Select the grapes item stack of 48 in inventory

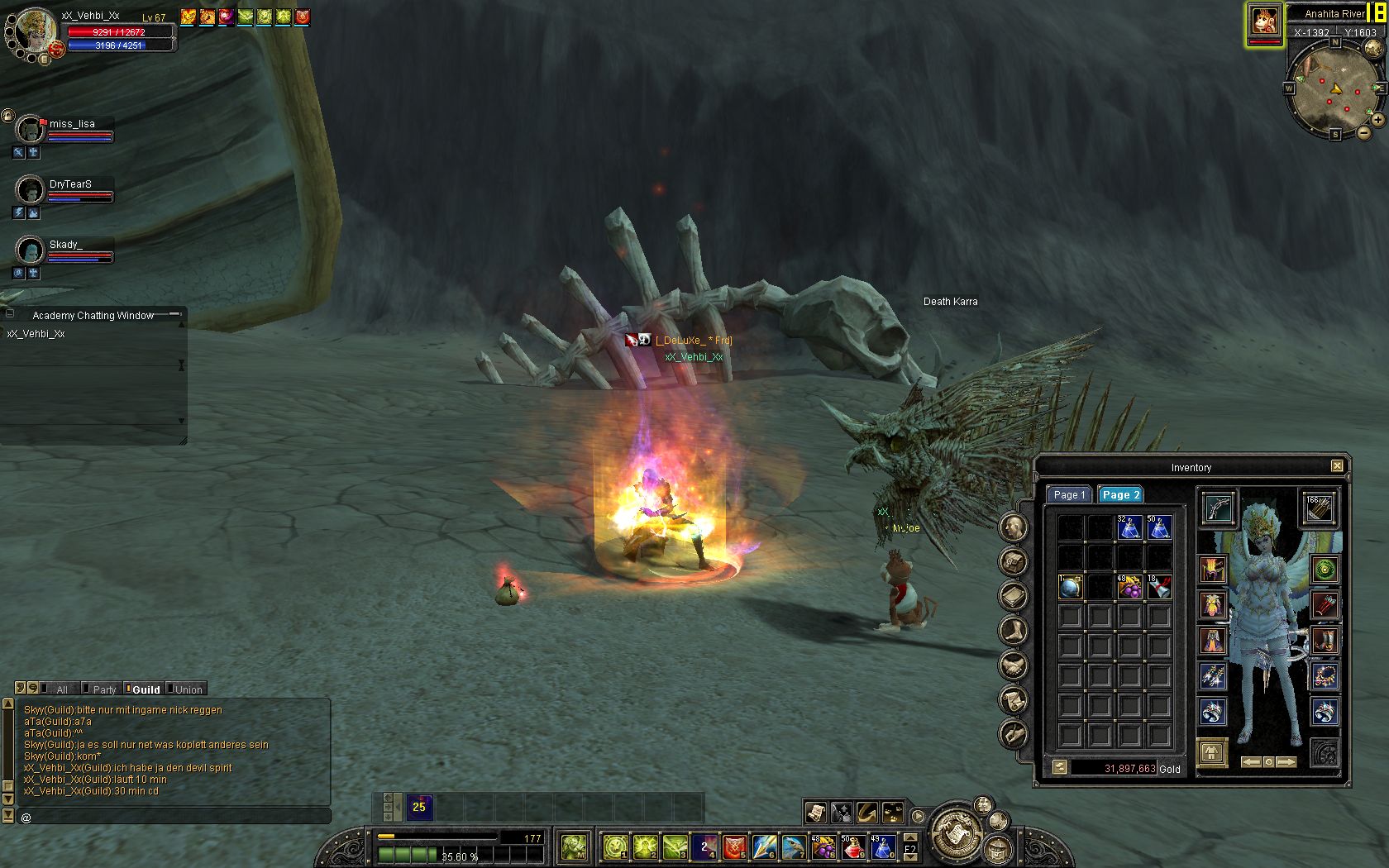click(1129, 587)
